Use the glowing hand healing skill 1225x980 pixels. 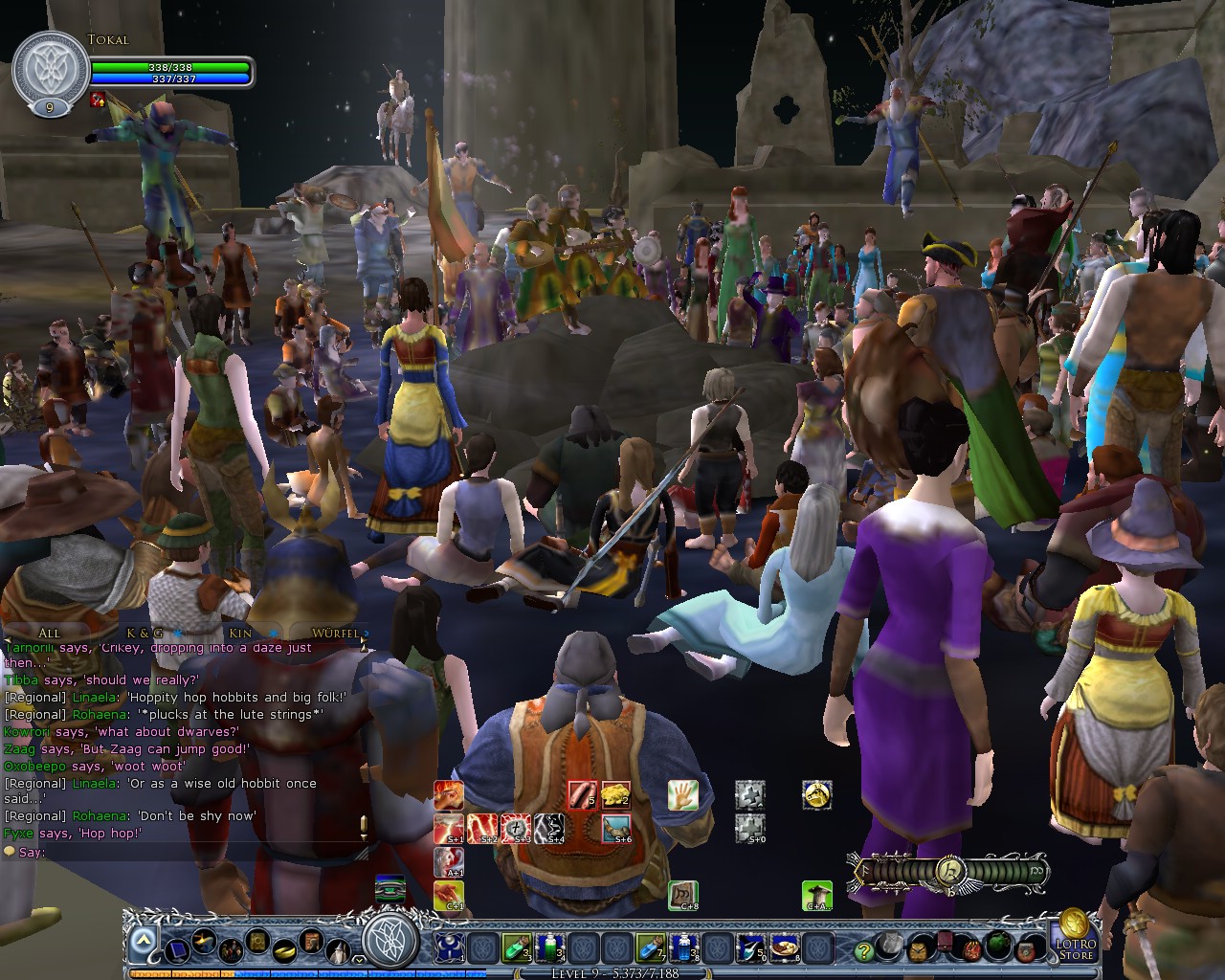[682, 796]
